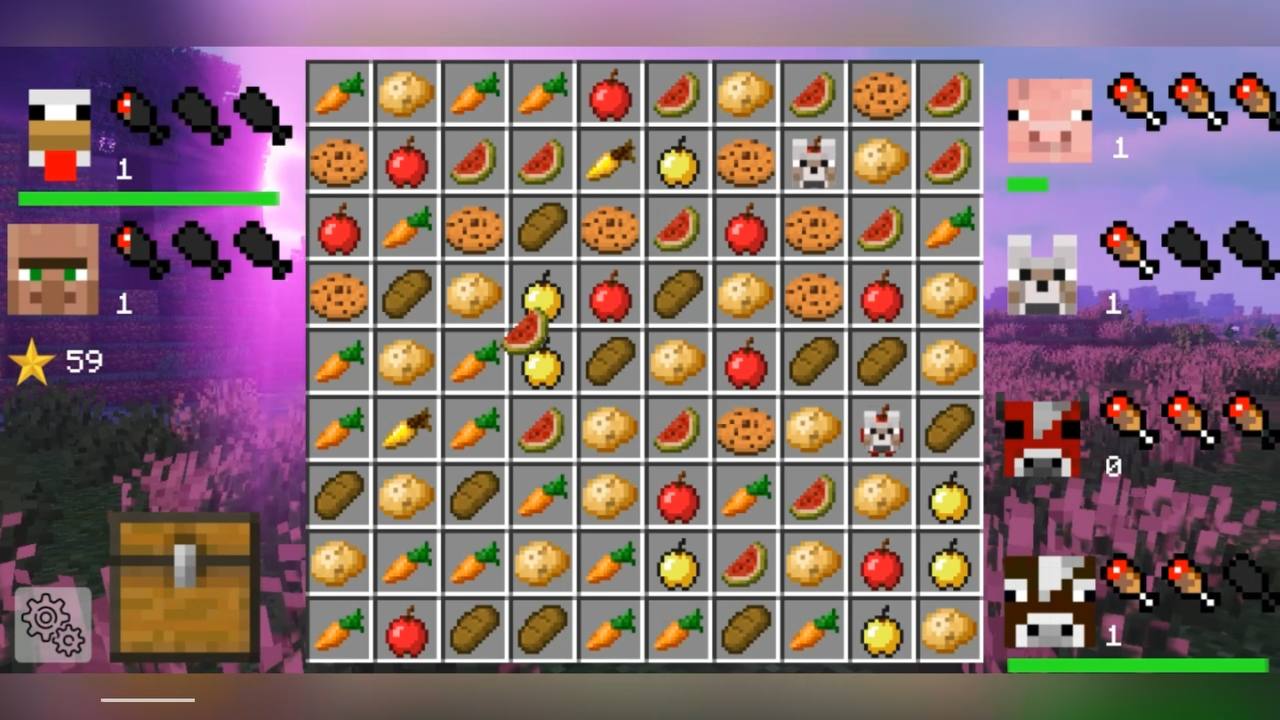Click the watermelon slice in the top-right corner
The height and width of the screenshot is (720, 1280).
pos(949,95)
